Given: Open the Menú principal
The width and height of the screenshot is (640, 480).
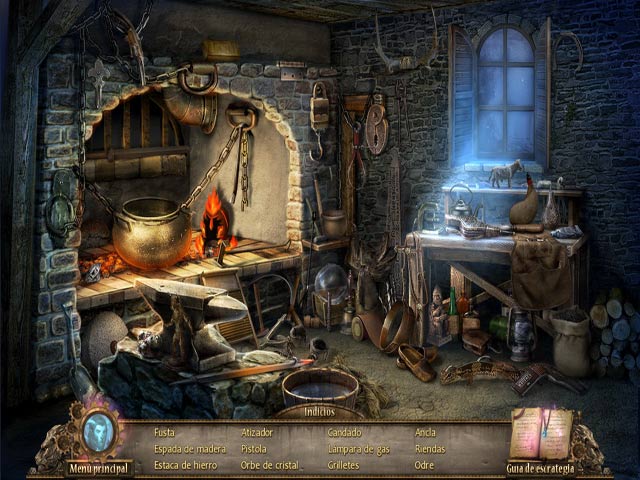Looking at the screenshot, I should [x=100, y=467].
